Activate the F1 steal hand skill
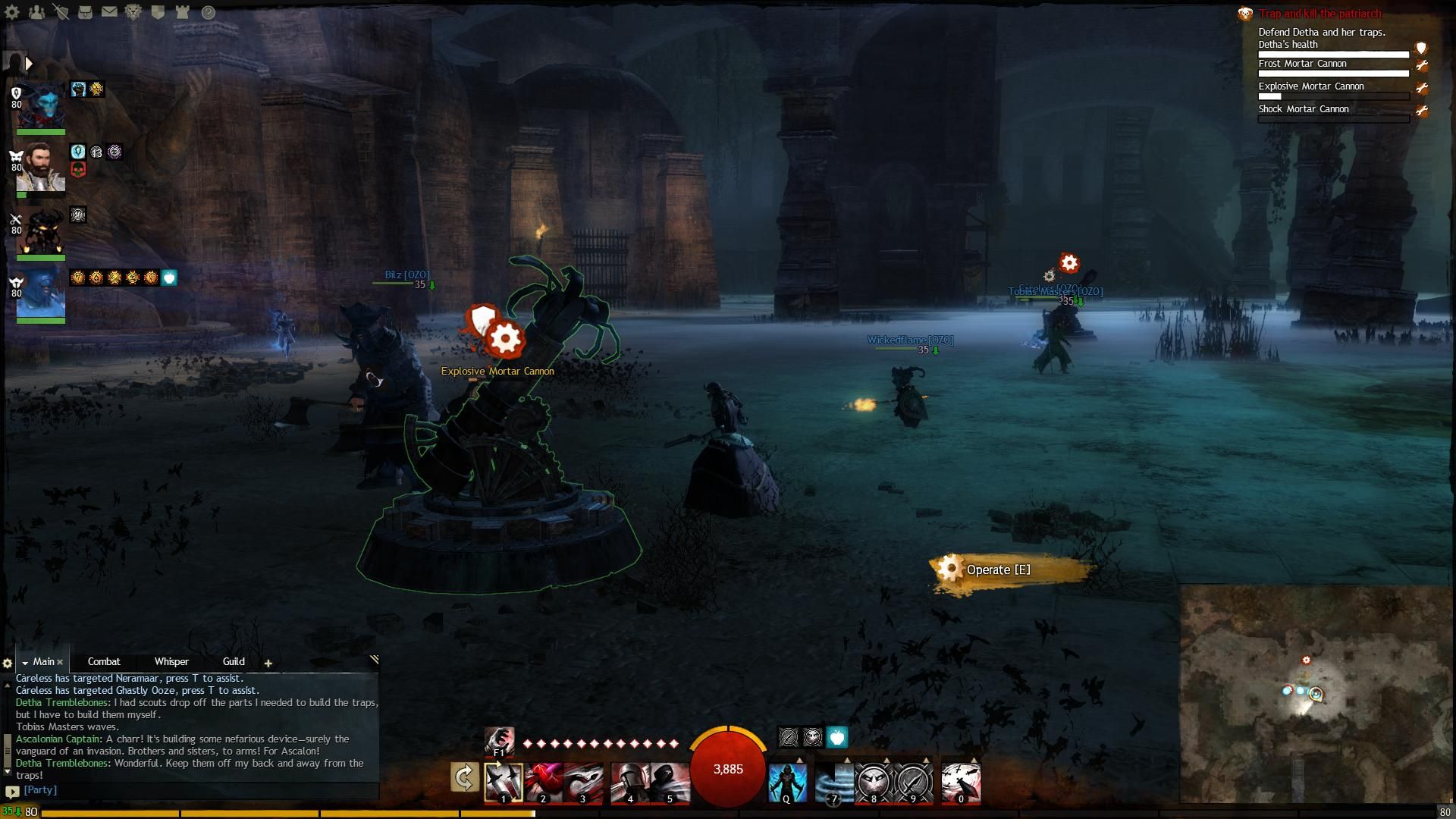This screenshot has width=1456, height=819. [x=498, y=741]
